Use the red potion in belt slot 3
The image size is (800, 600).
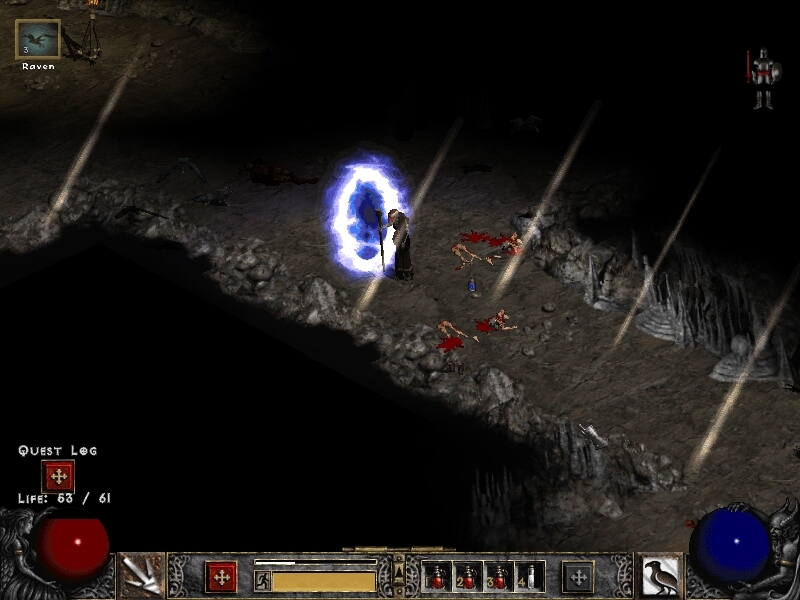(x=500, y=577)
